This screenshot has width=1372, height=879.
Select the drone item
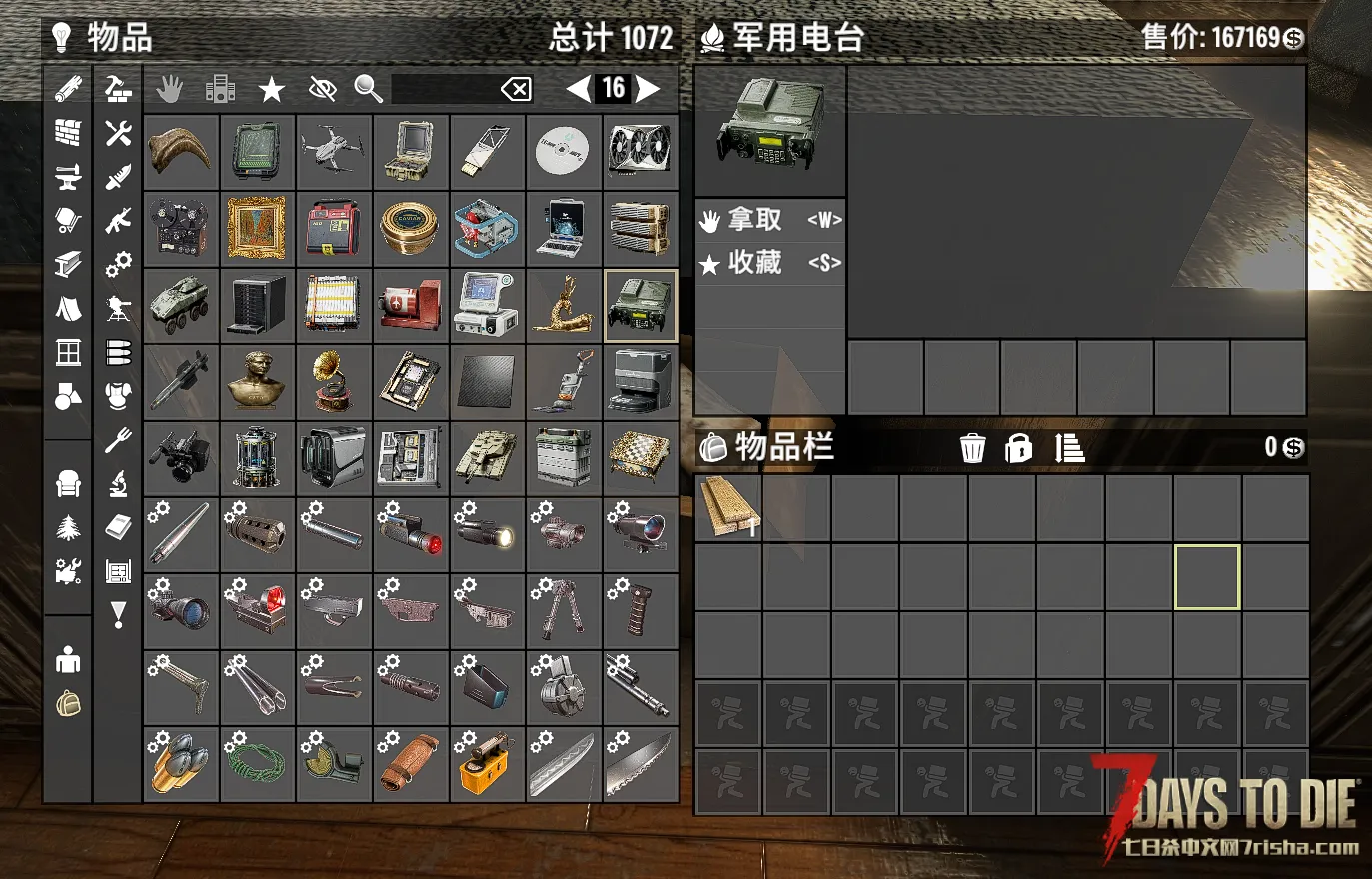click(334, 152)
